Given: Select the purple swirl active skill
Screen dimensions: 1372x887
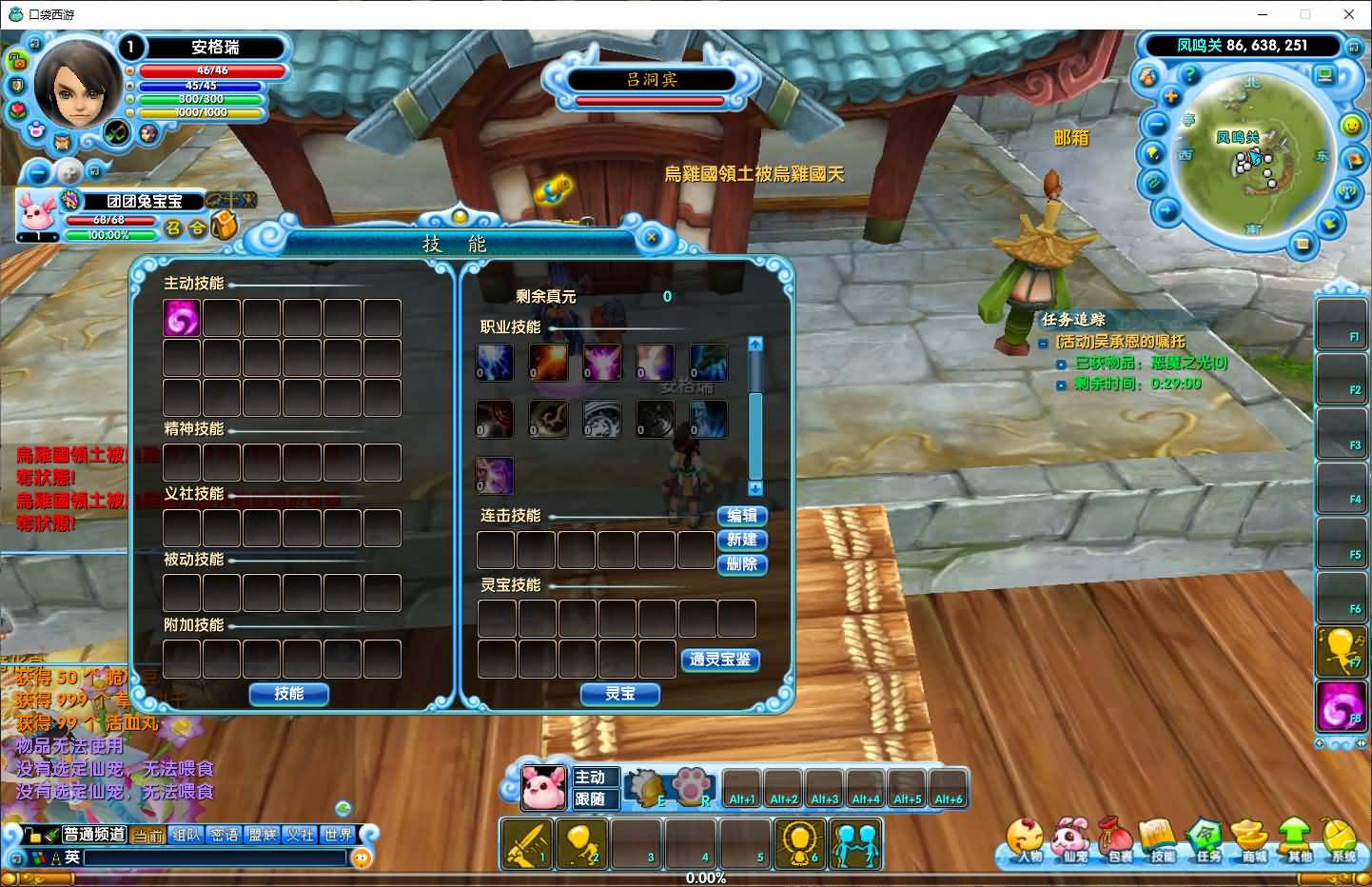Looking at the screenshot, I should pyautogui.click(x=182, y=318).
